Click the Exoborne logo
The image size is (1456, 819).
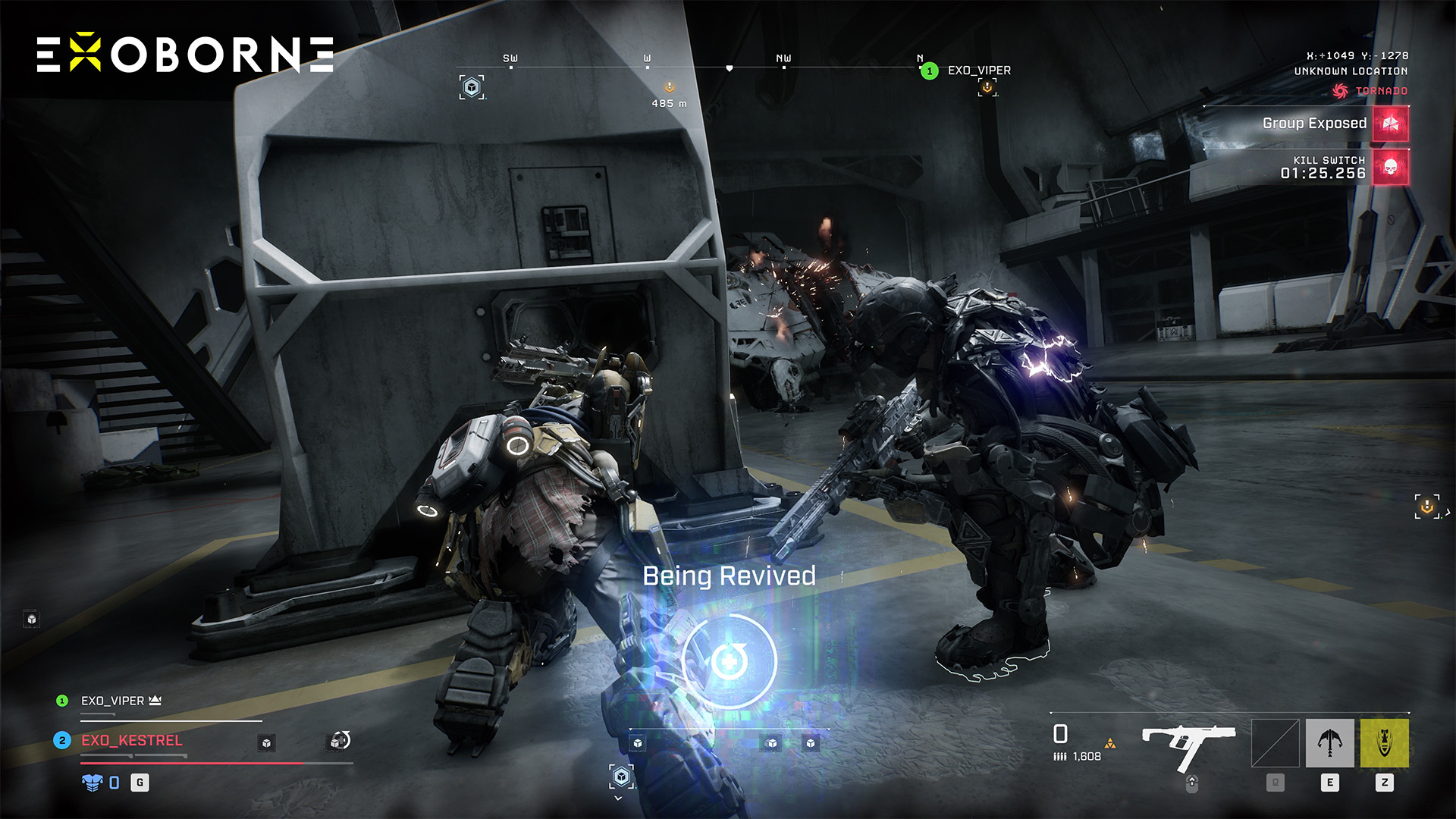185,55
